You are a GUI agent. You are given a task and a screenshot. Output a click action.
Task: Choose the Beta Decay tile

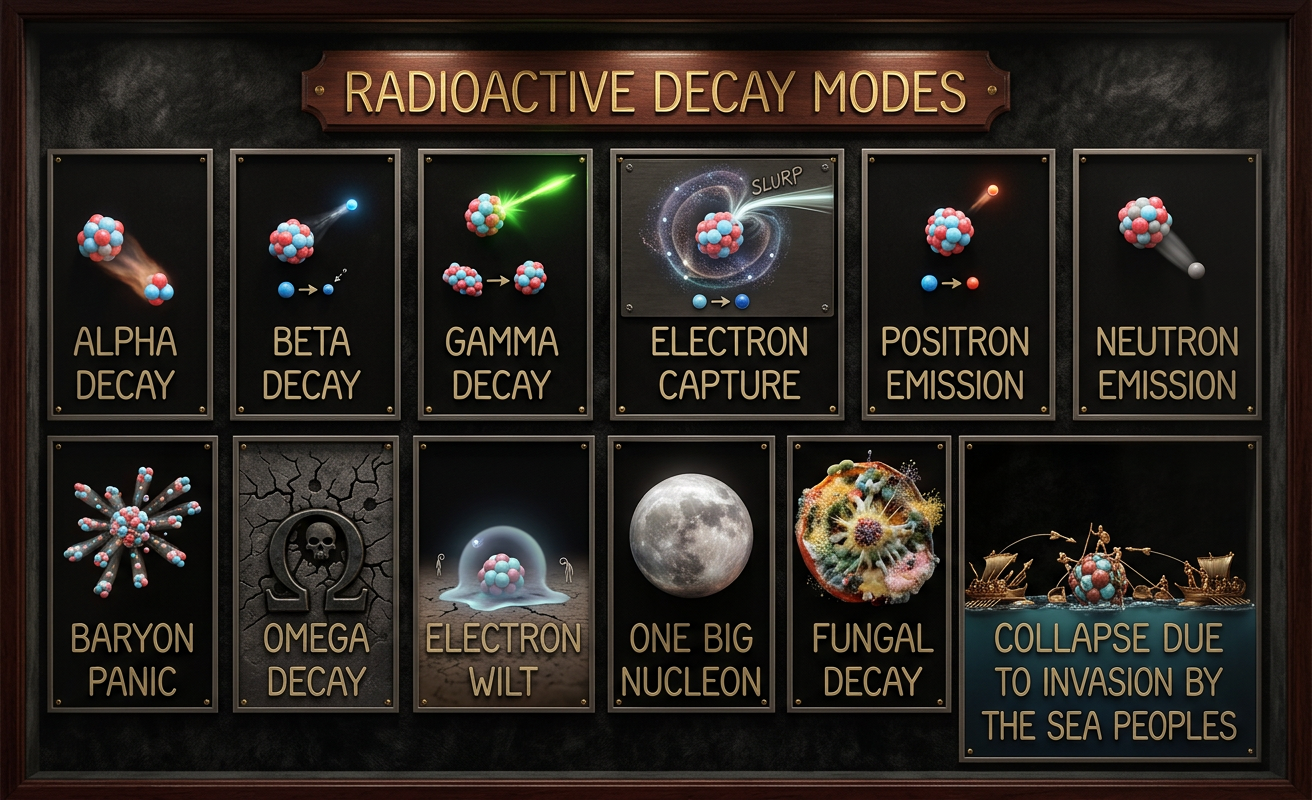315,283
